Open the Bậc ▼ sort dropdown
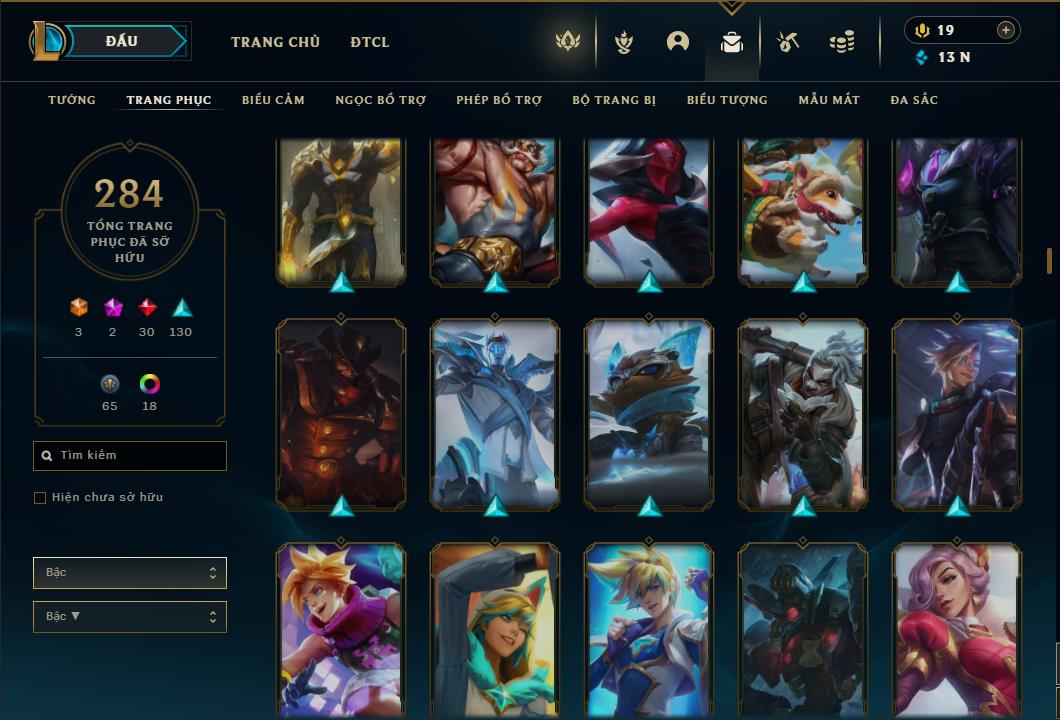Screen dimensions: 1060x720 tap(130, 617)
